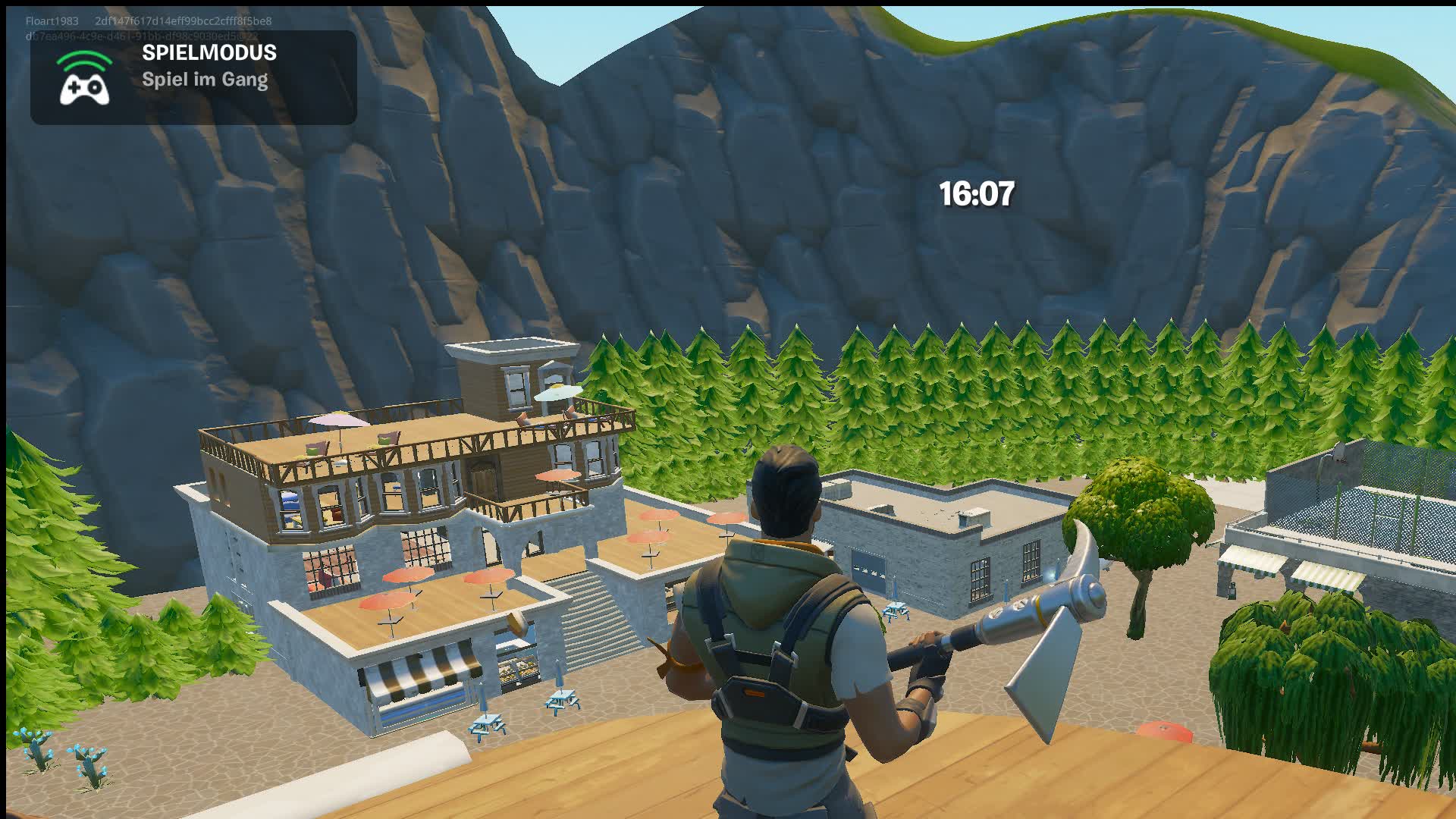Click the green controller icon
This screenshot has height=819, width=1456.
coord(86,87)
